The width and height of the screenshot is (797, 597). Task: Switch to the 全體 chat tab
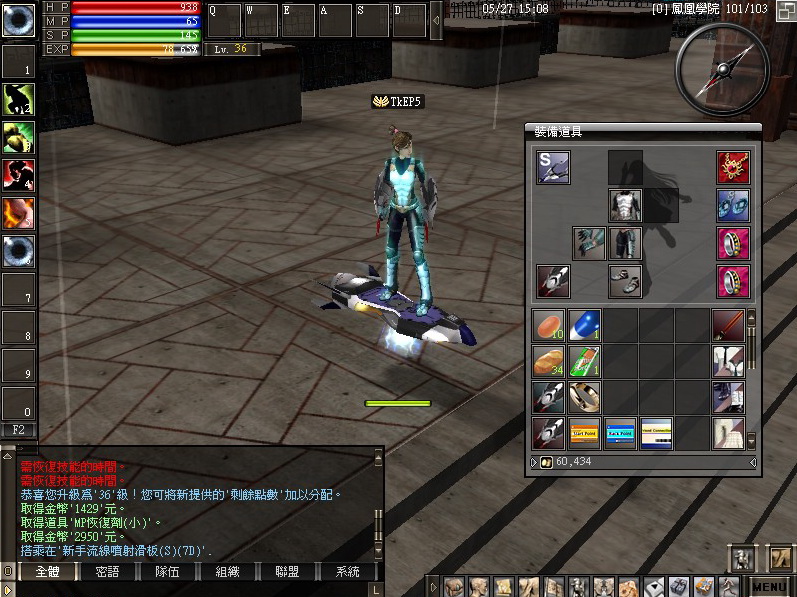click(x=47, y=572)
